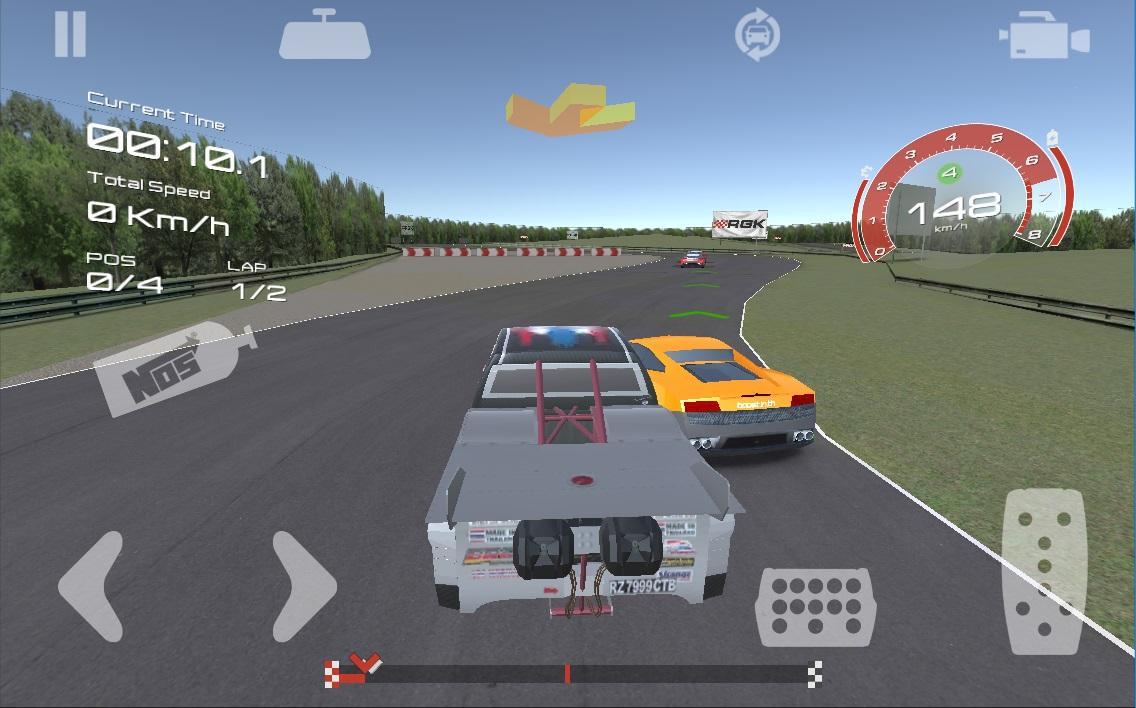
Task: Switch the camera view
Action: click(x=1044, y=39)
